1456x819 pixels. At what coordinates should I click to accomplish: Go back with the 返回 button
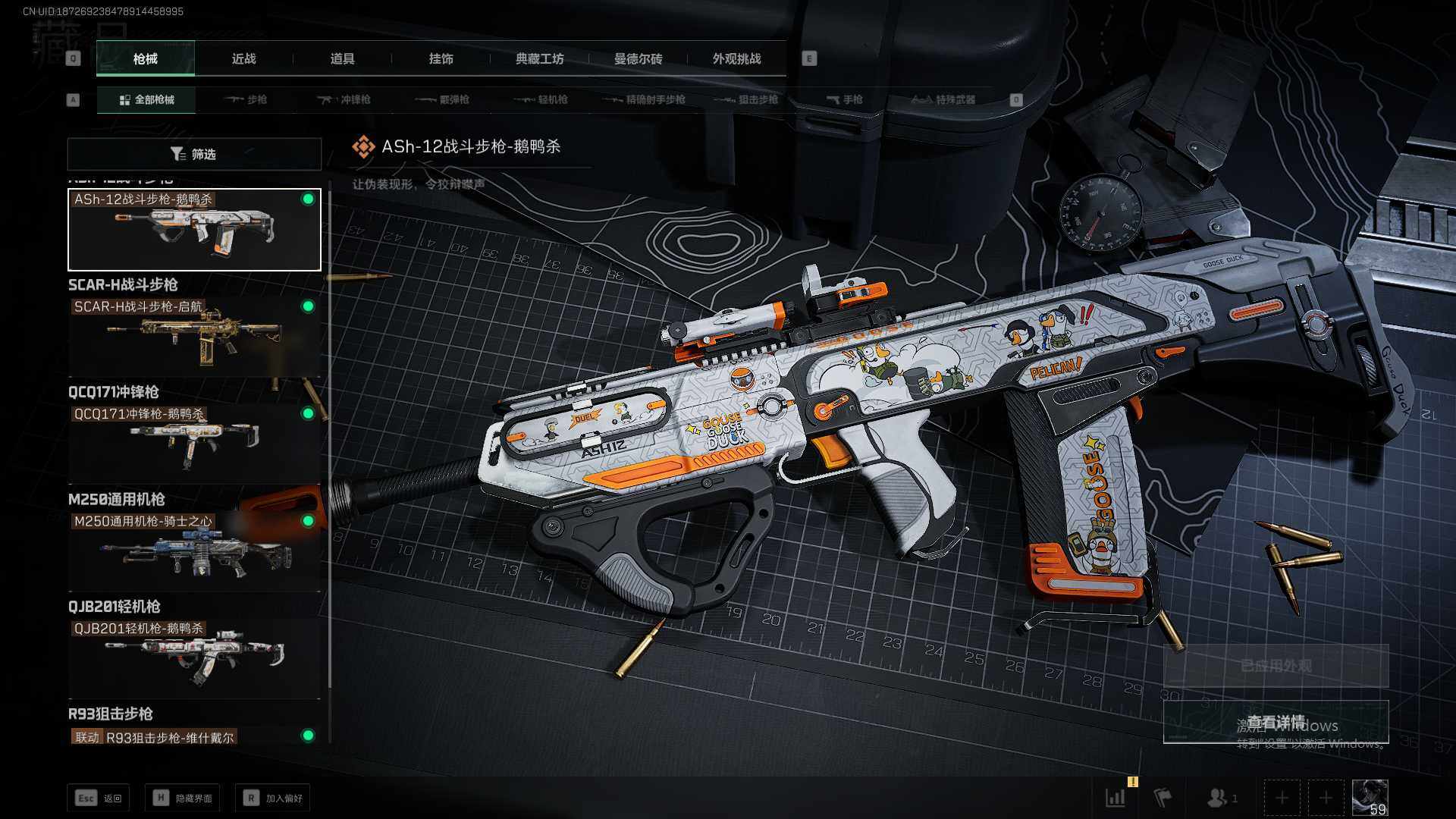pyautogui.click(x=99, y=798)
